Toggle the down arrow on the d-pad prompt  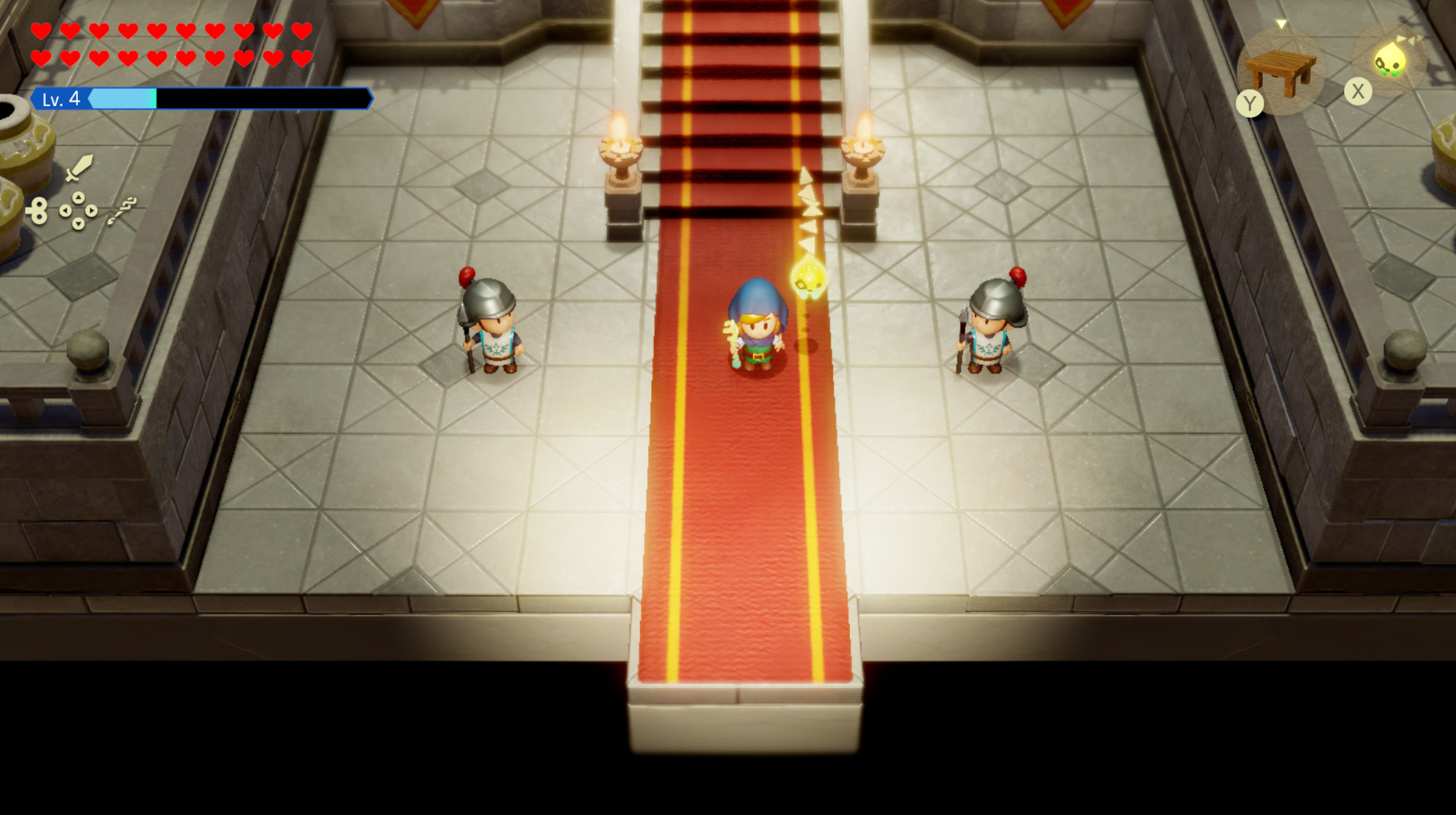[79, 225]
